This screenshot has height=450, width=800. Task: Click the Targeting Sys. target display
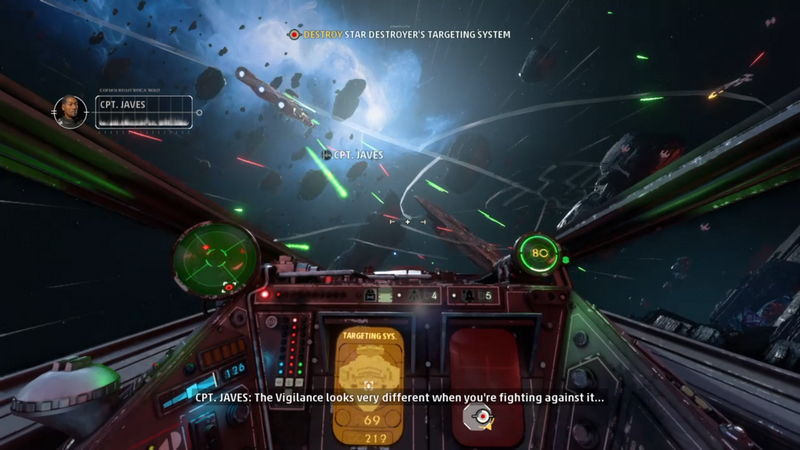(x=369, y=387)
